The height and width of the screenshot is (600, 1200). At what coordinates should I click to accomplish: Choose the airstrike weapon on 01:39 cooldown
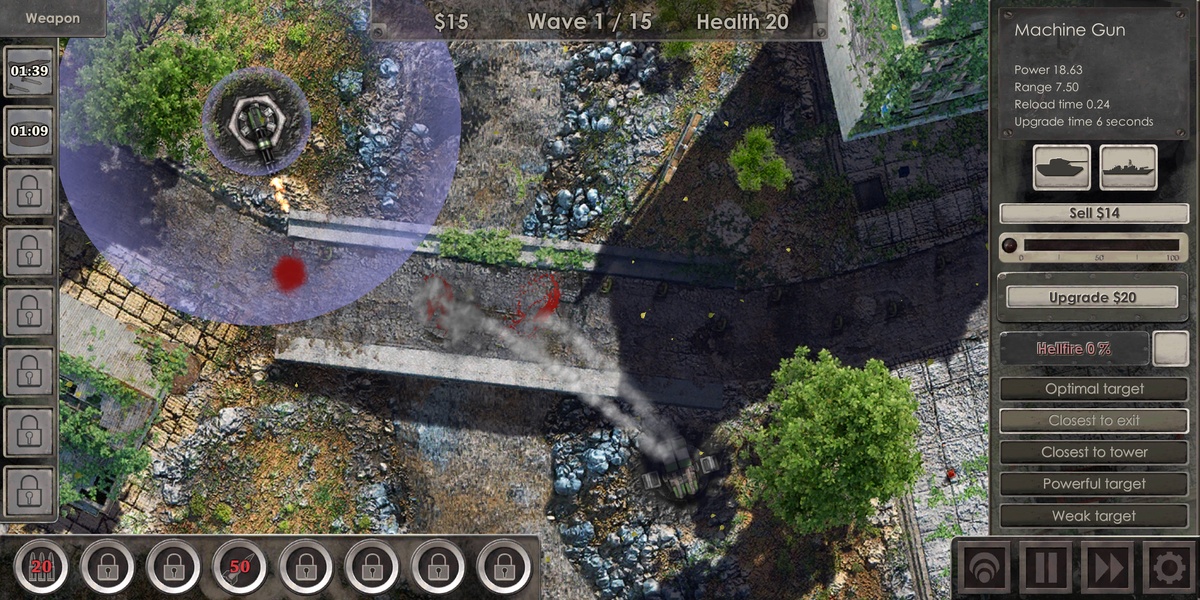click(x=29, y=72)
